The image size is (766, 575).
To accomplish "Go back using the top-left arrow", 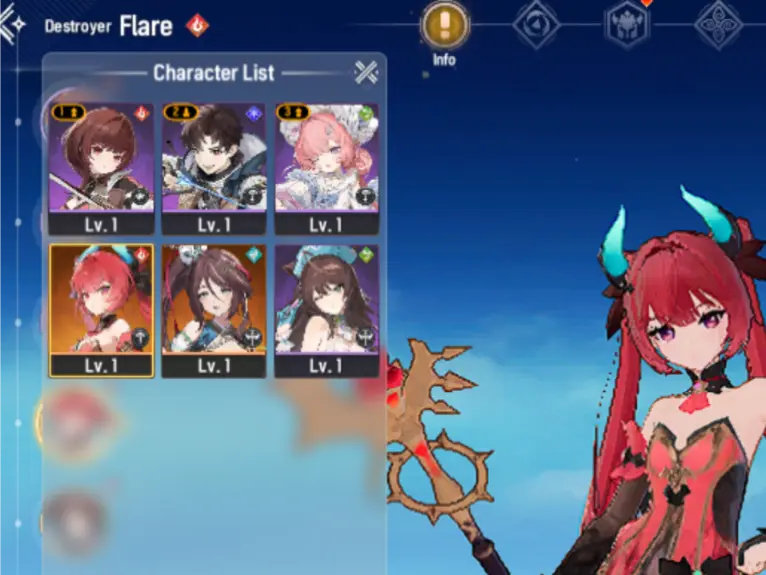I will 10,25.
